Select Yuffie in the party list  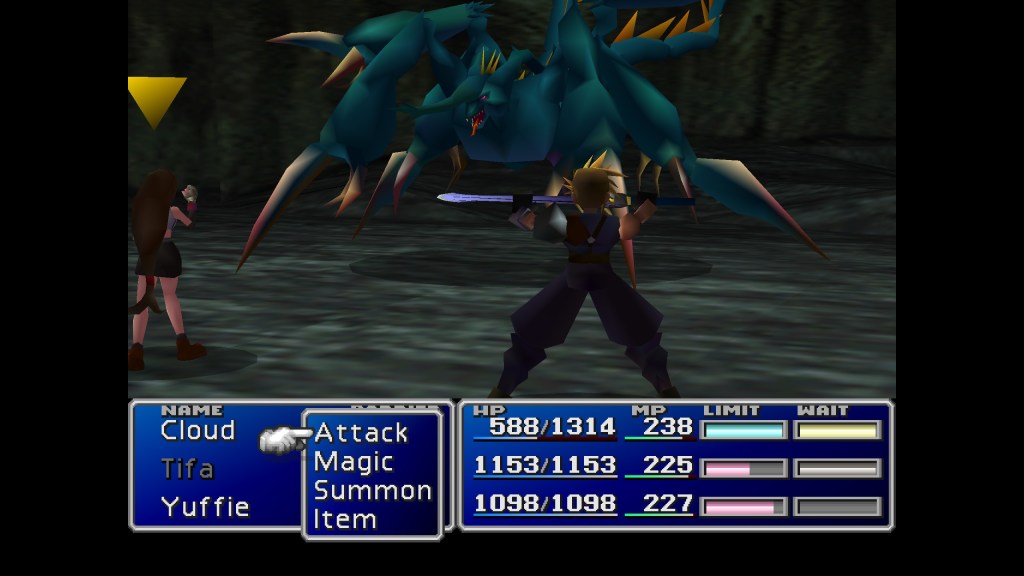204,506
